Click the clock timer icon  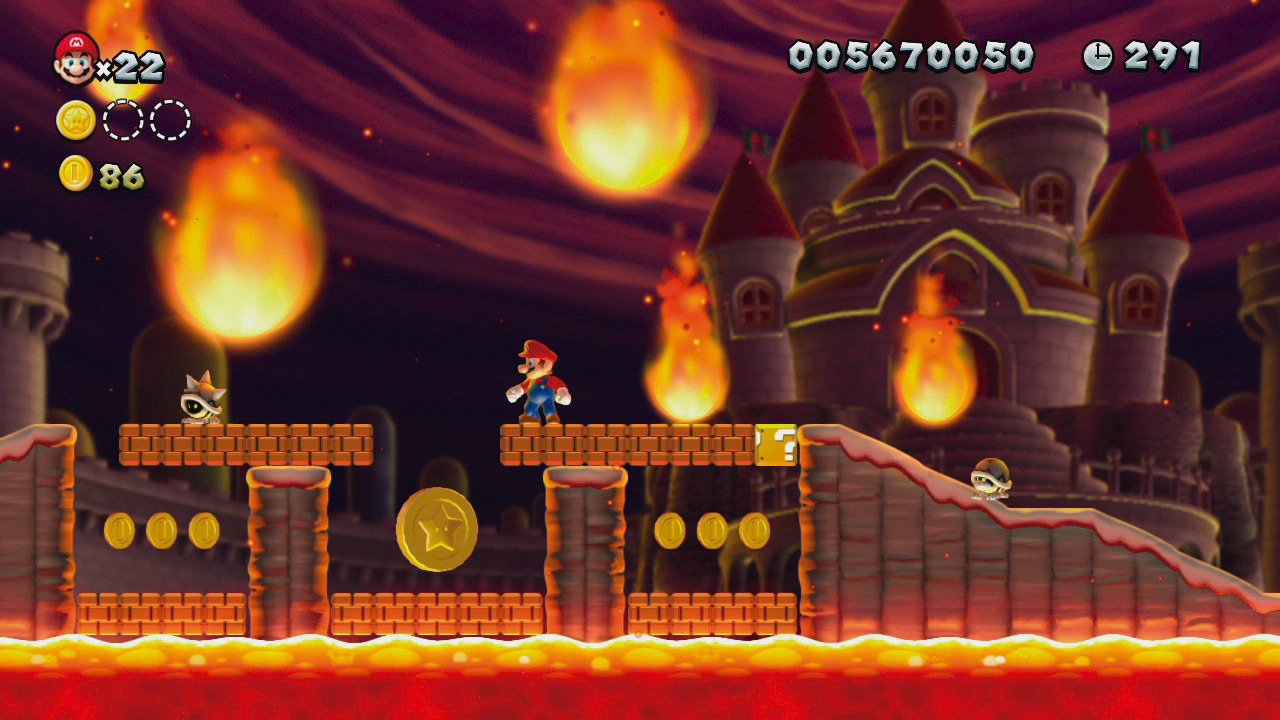coord(1097,55)
